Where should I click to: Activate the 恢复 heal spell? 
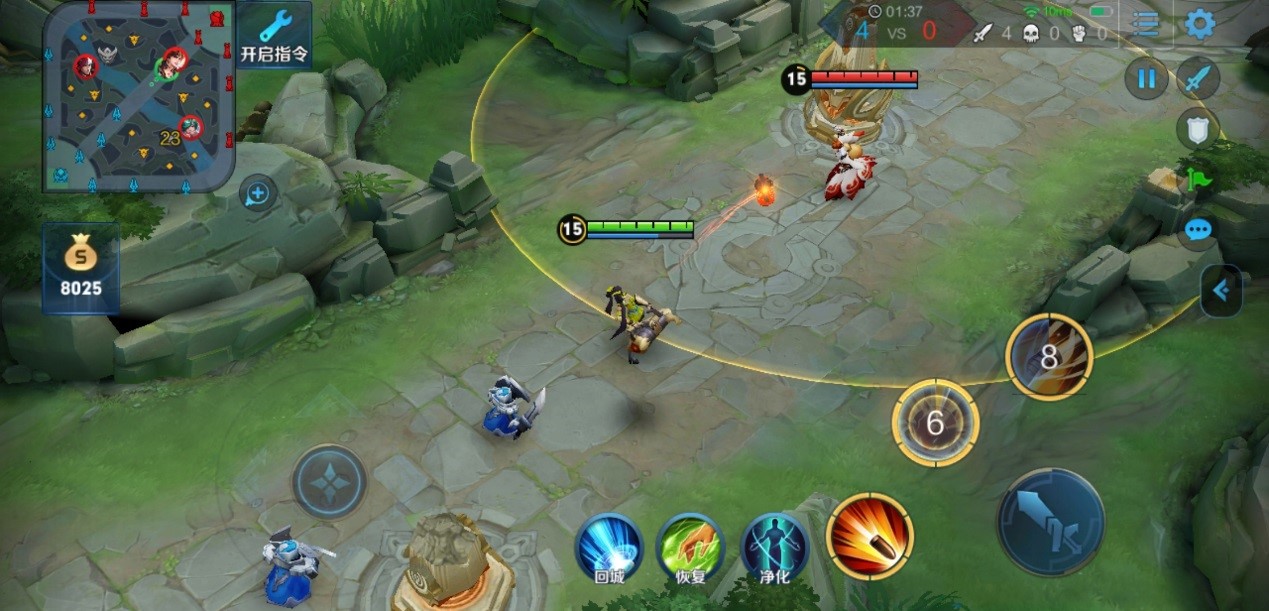pyautogui.click(x=690, y=546)
